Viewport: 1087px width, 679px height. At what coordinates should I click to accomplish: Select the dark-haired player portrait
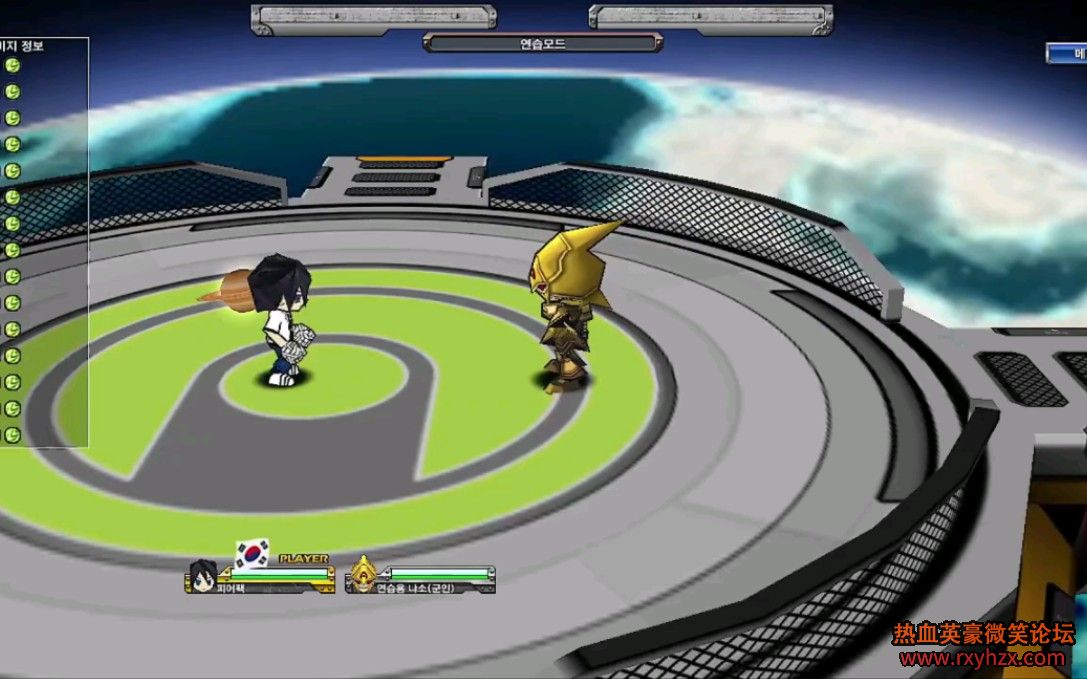pyautogui.click(x=203, y=574)
